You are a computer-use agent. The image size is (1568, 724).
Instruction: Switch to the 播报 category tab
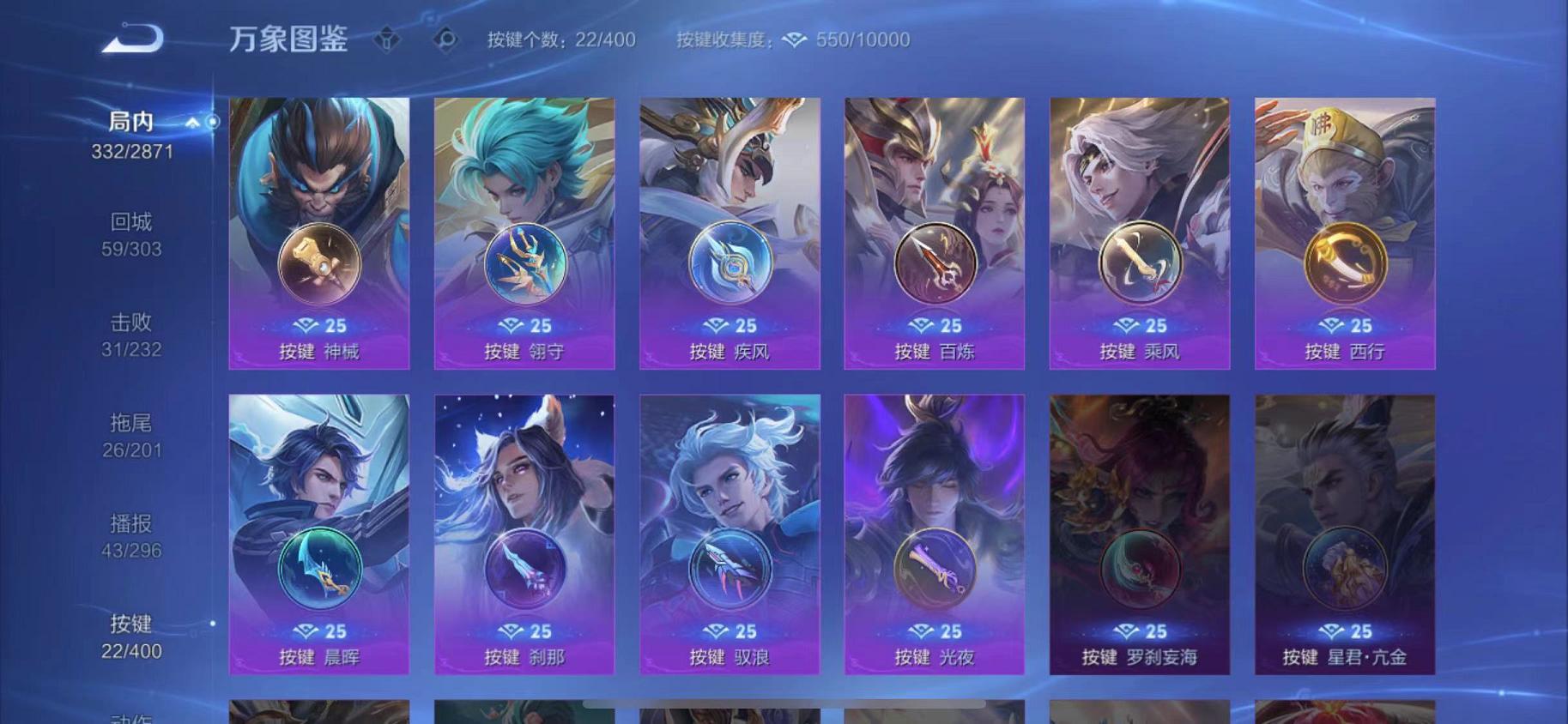(130, 522)
